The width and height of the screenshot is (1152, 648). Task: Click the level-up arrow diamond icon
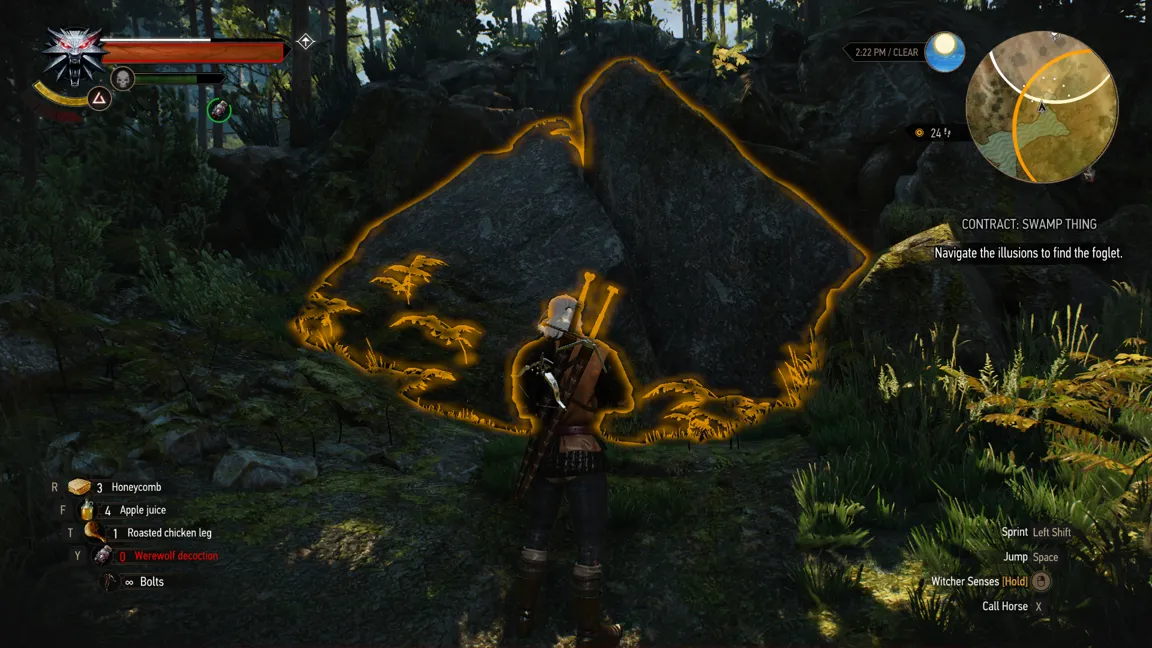[306, 42]
